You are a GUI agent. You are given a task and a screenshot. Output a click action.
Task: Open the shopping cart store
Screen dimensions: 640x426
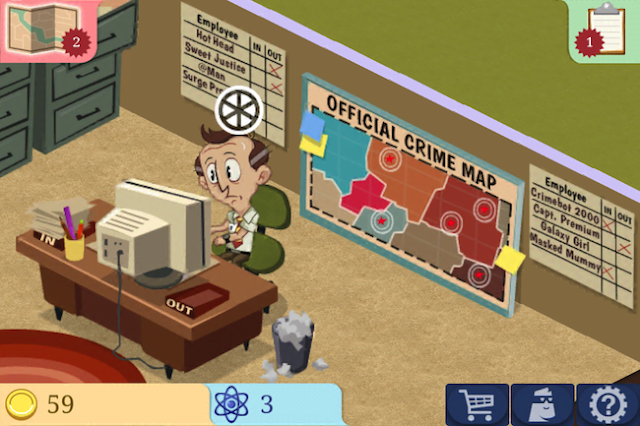click(476, 405)
